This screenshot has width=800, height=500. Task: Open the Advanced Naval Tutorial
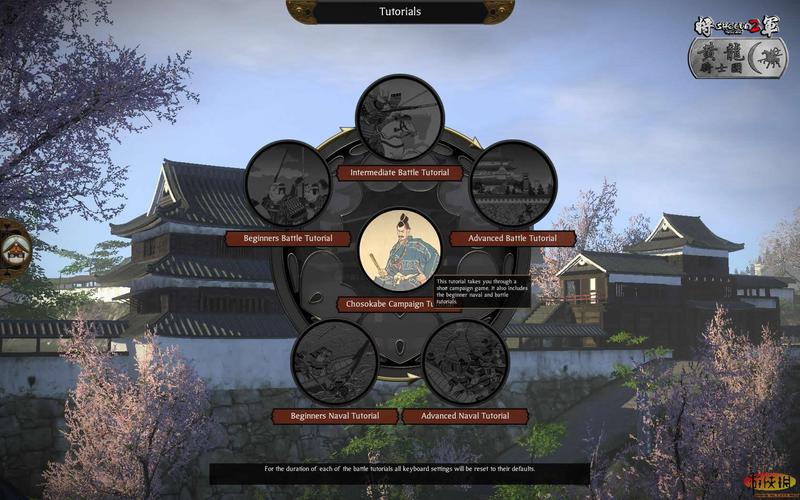pyautogui.click(x=465, y=415)
